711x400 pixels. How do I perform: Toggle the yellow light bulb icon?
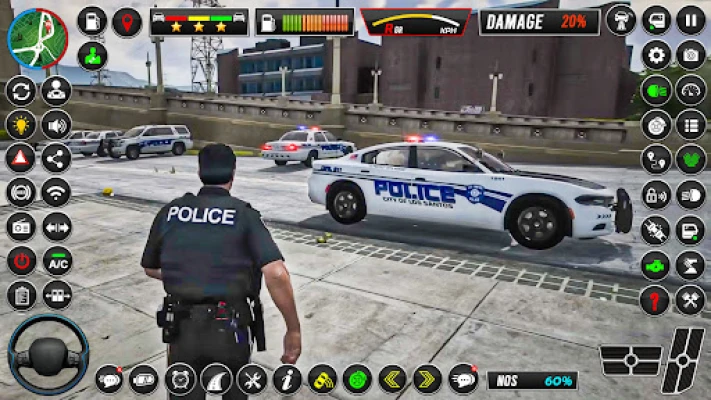(x=21, y=125)
